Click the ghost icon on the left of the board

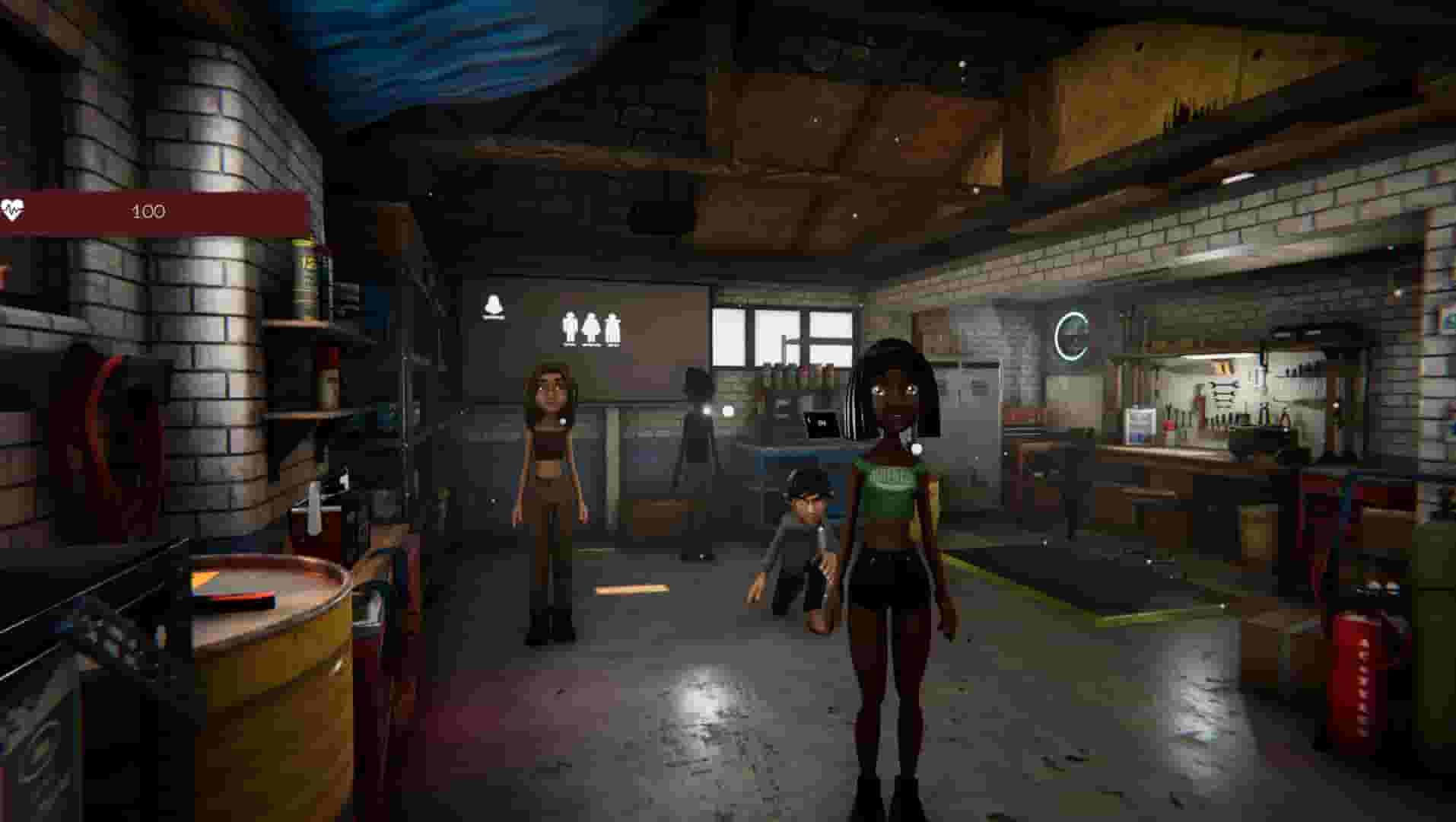(493, 304)
